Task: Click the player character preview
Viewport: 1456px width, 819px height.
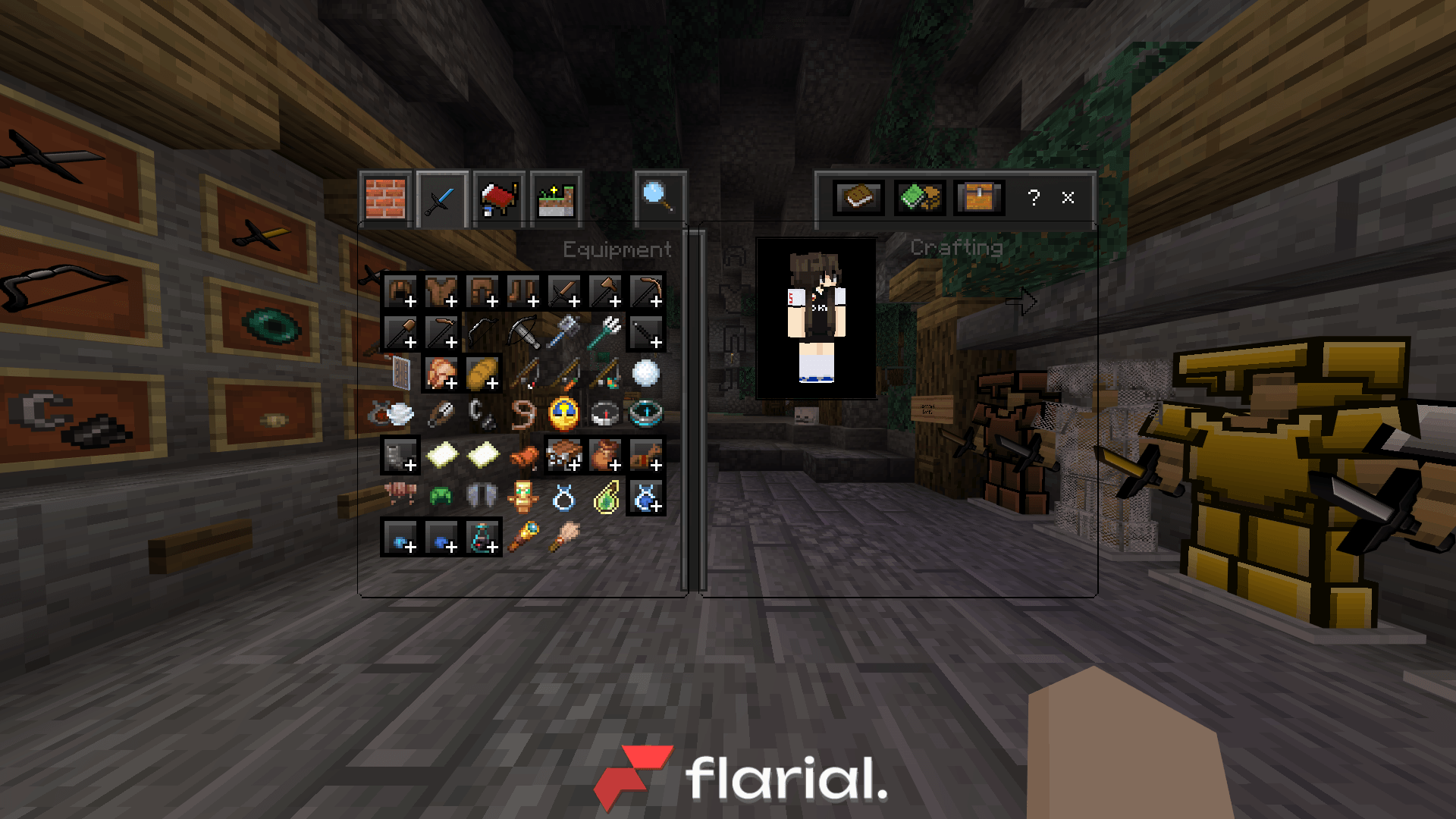Action: coord(815,318)
